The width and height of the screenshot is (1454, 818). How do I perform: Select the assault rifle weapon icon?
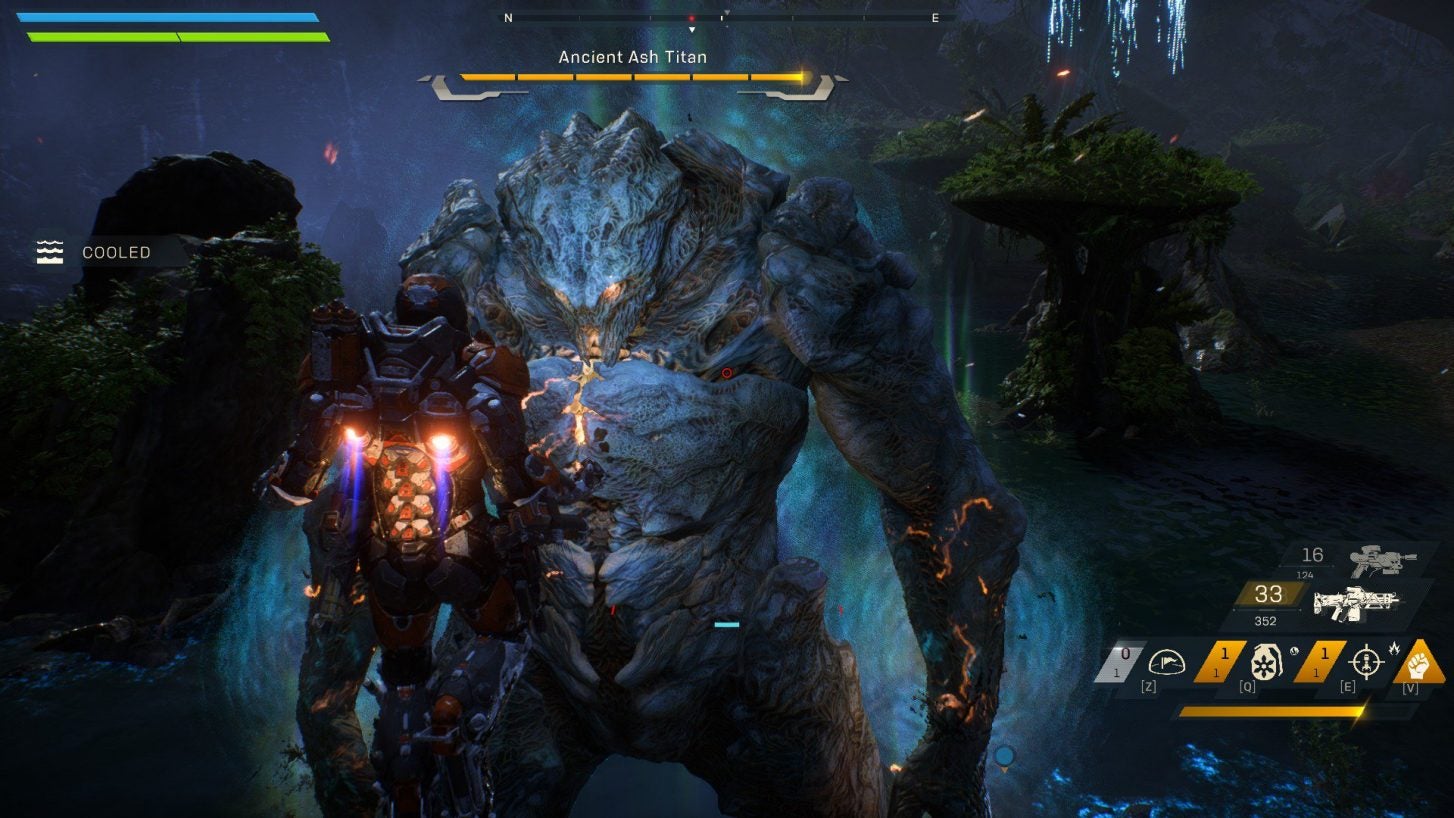[1358, 604]
